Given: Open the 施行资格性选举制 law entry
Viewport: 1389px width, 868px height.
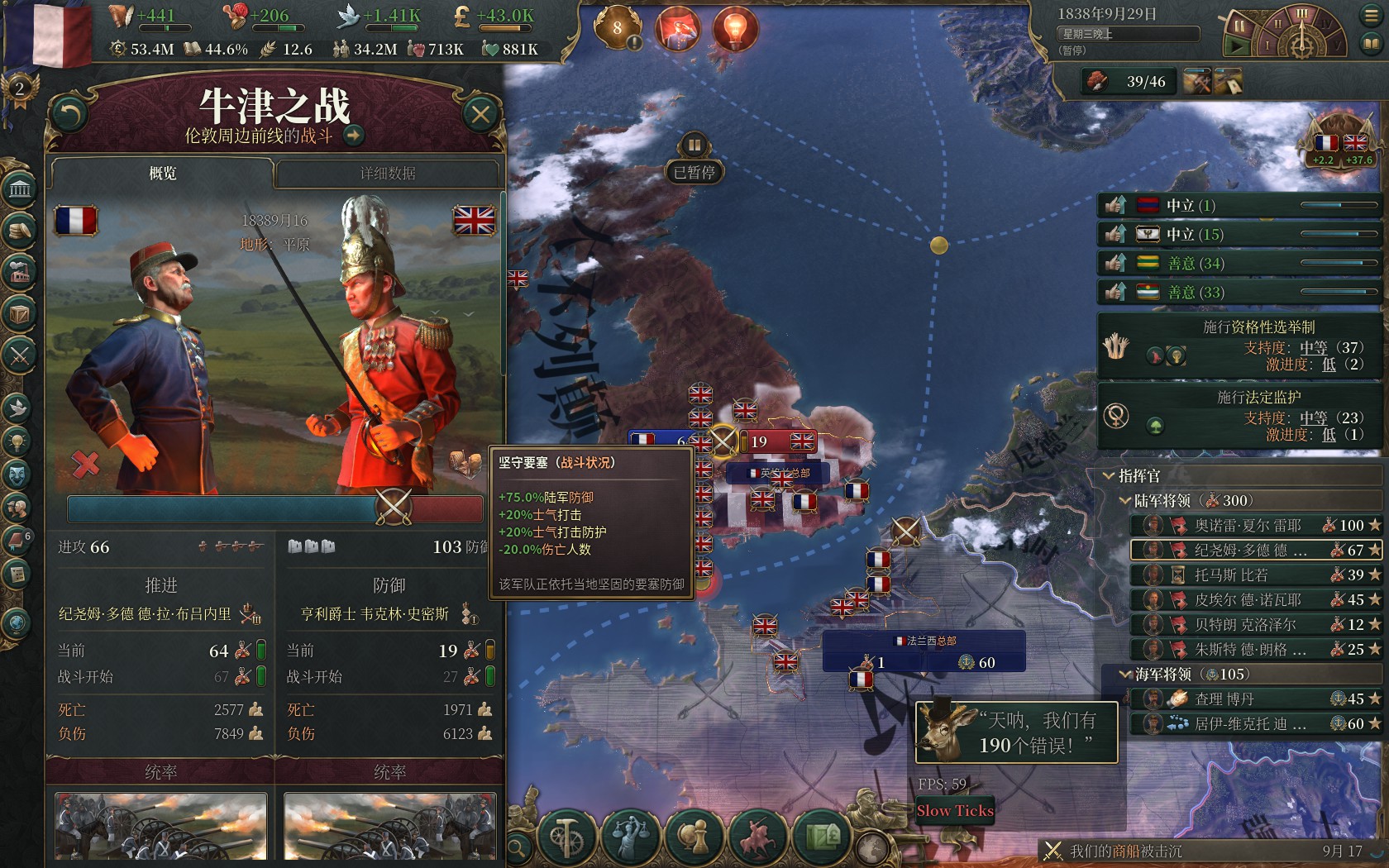Looking at the screenshot, I should click(x=1240, y=346).
